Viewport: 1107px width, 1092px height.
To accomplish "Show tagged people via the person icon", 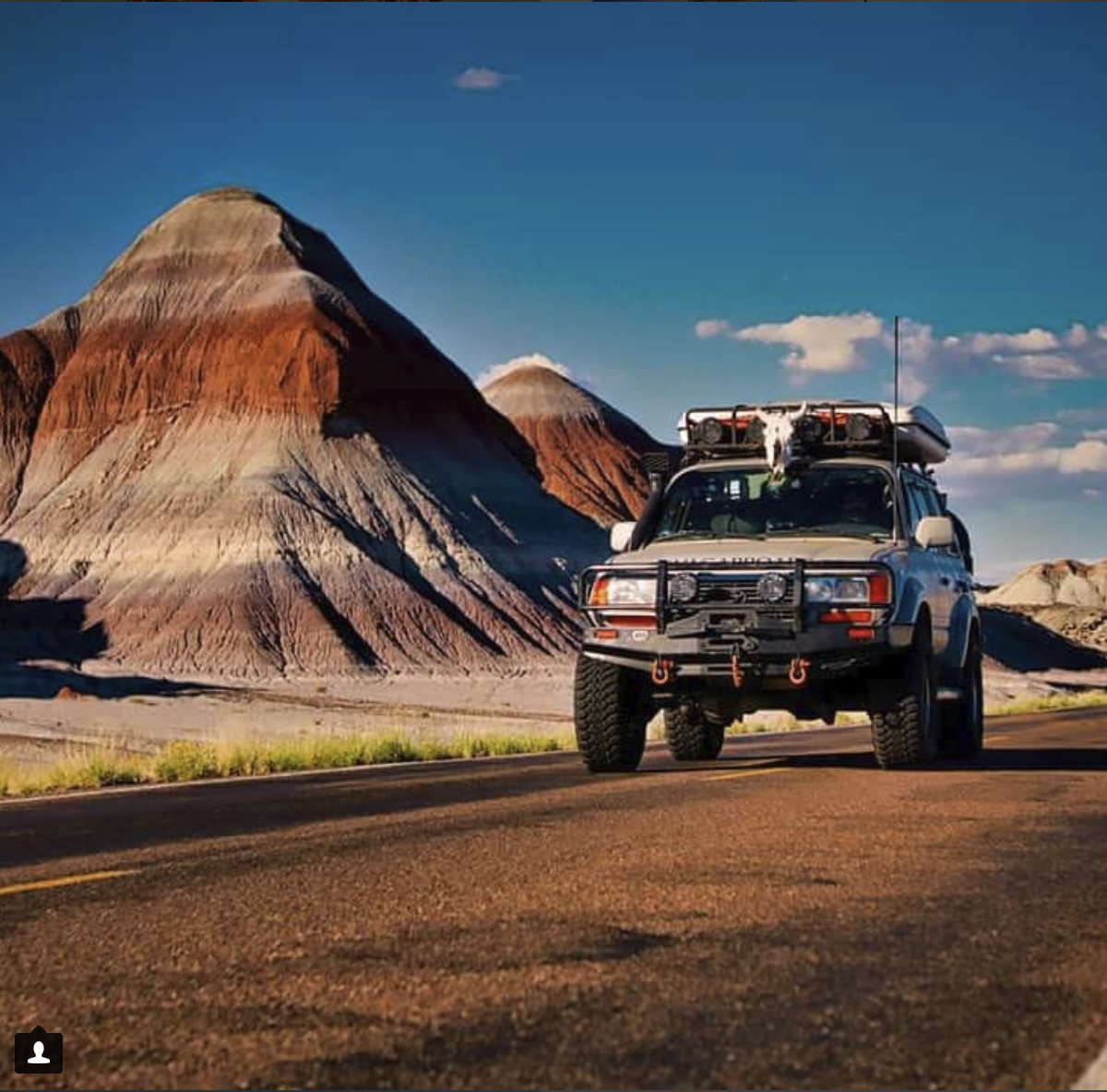I will coord(39,1052).
